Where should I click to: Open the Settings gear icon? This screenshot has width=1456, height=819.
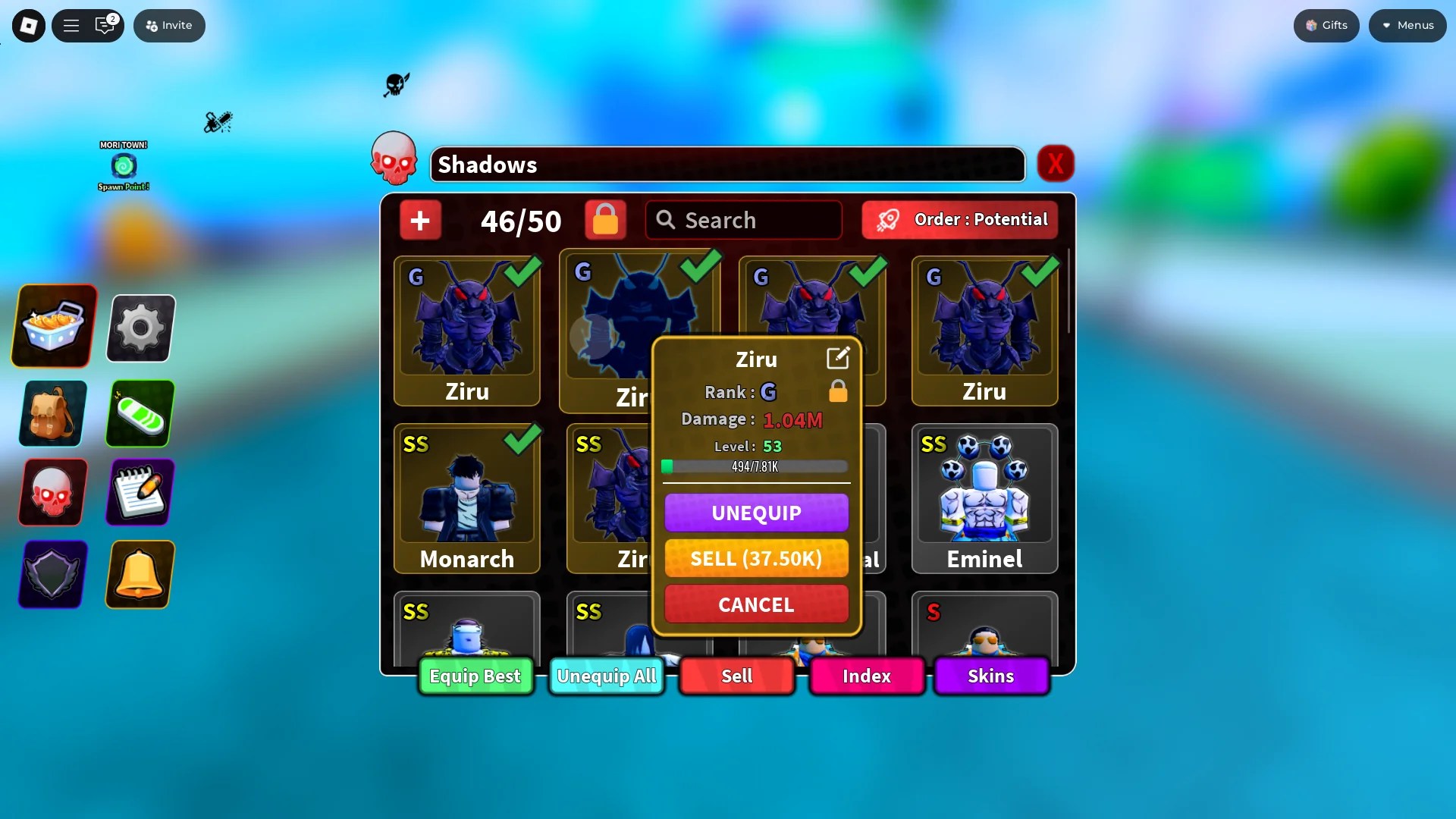140,328
